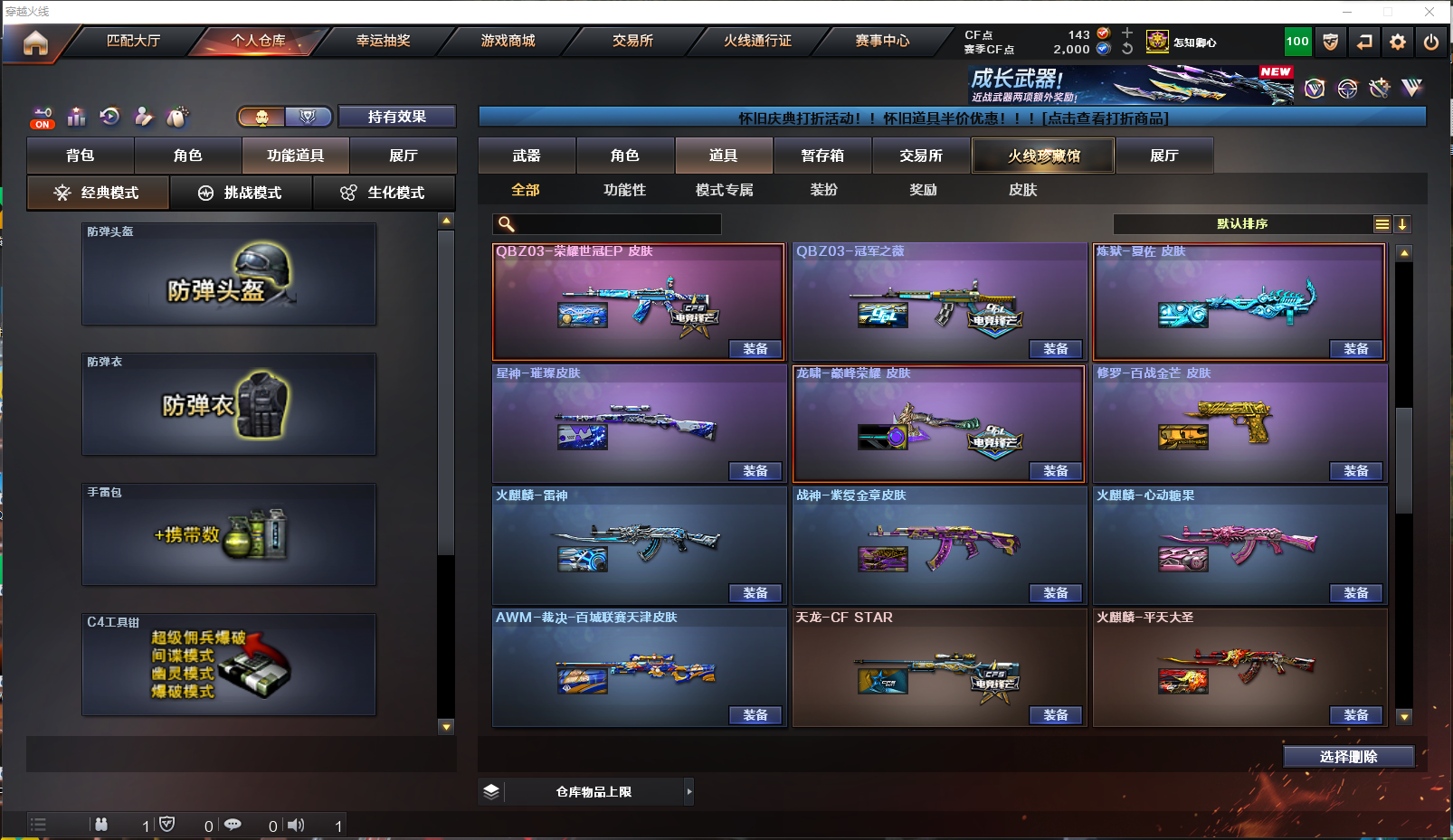Viewport: 1453px width, 840px height.
Task: Open the 火线通行证 battle pass page
Action: pos(757,41)
